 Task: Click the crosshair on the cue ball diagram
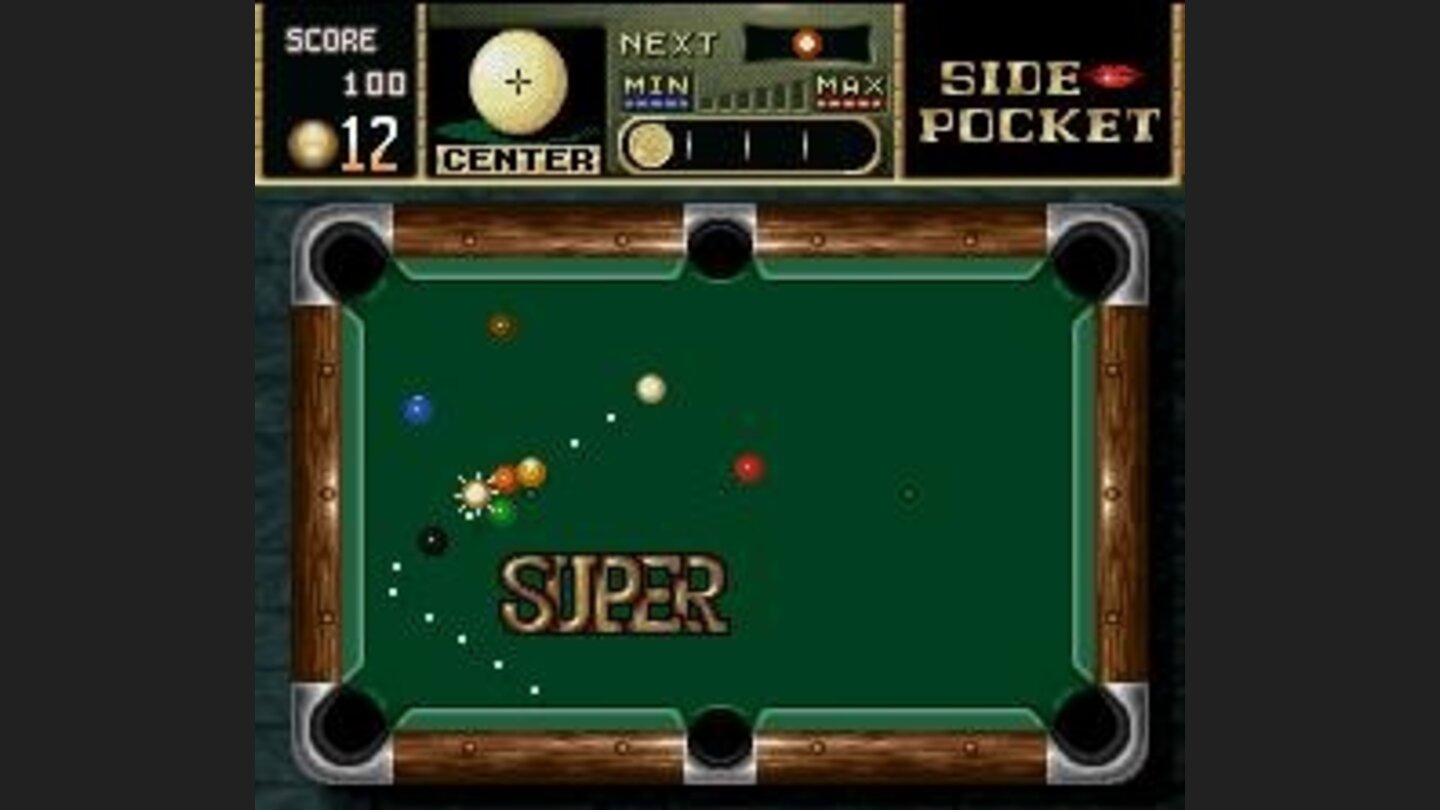tap(517, 80)
